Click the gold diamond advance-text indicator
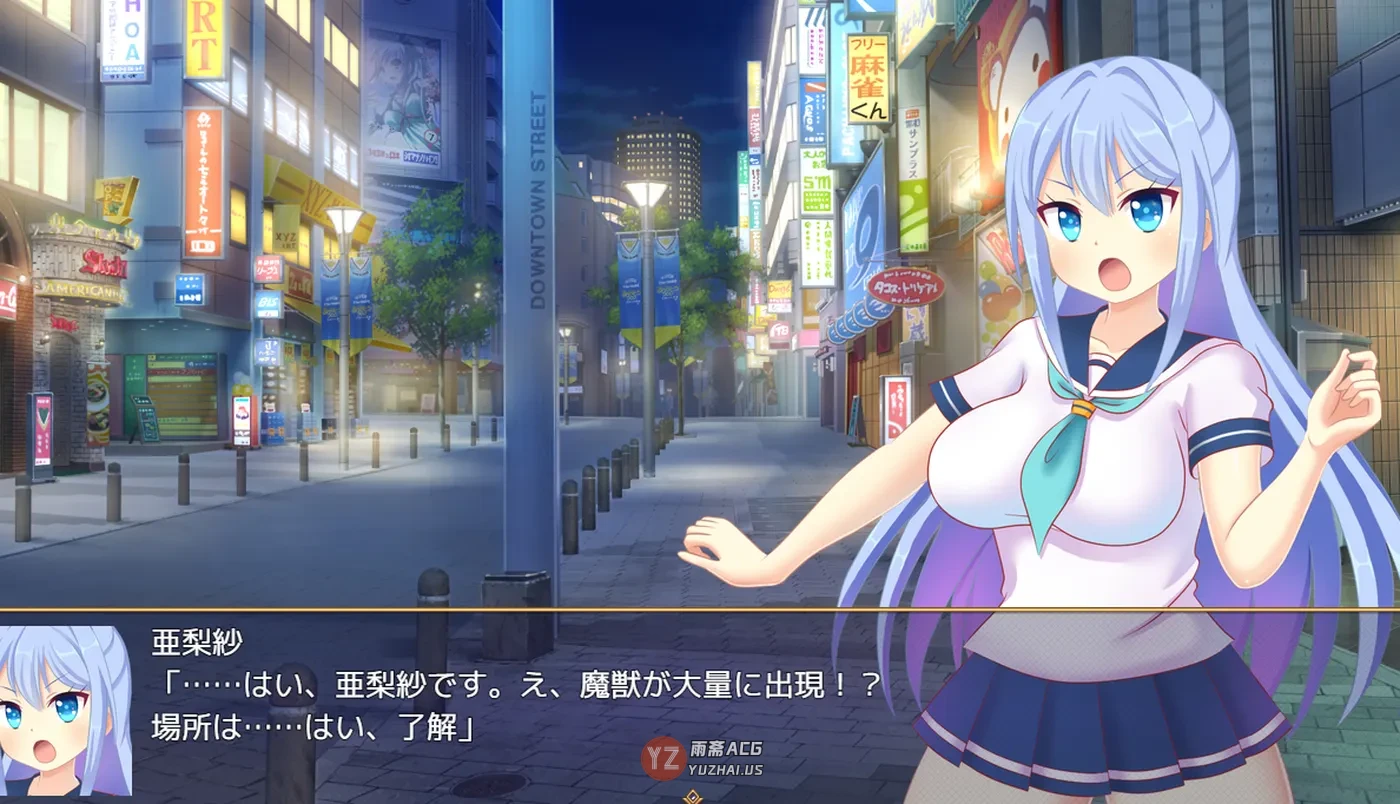This screenshot has height=804, width=1400. (x=690, y=797)
